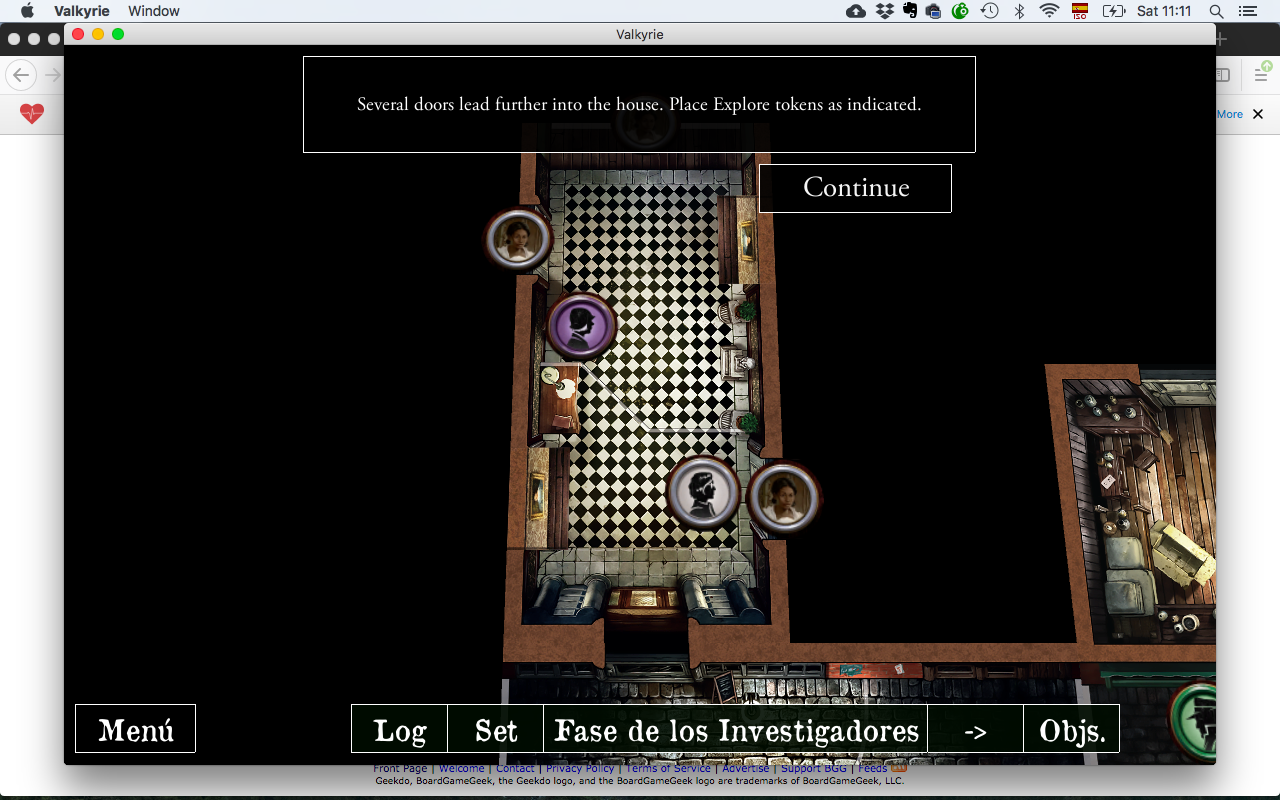
Task: Open the Window menu
Action: coord(153,11)
